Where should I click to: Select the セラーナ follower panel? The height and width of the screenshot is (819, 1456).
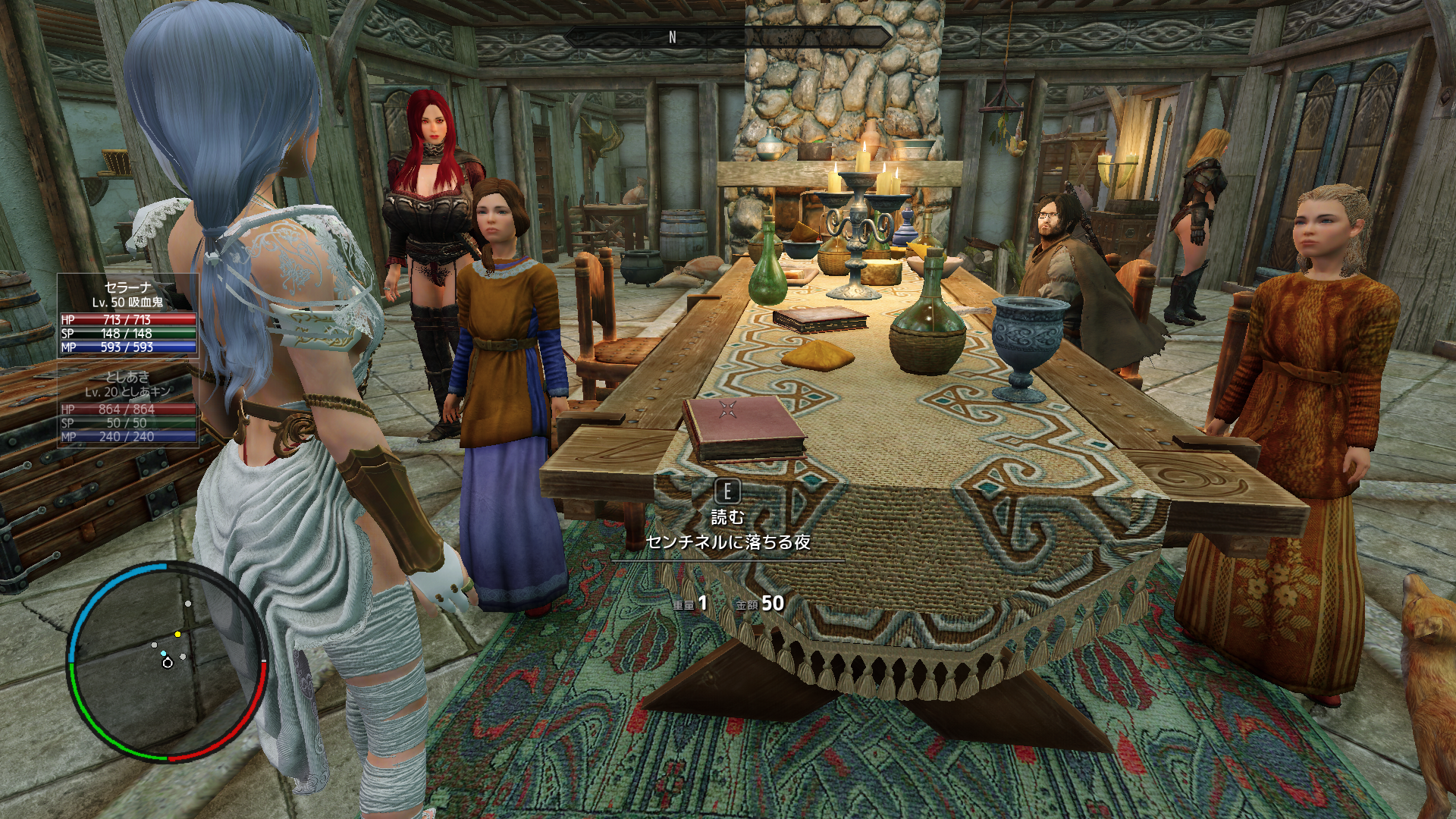[x=128, y=316]
